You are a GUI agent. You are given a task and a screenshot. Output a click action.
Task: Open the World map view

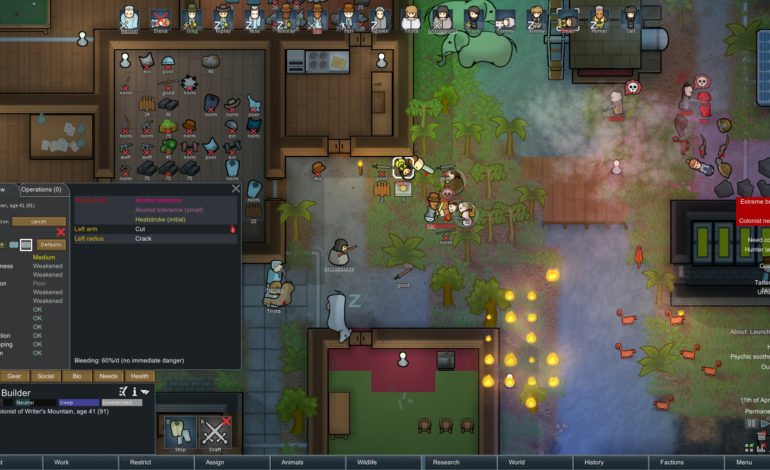[x=516, y=462]
